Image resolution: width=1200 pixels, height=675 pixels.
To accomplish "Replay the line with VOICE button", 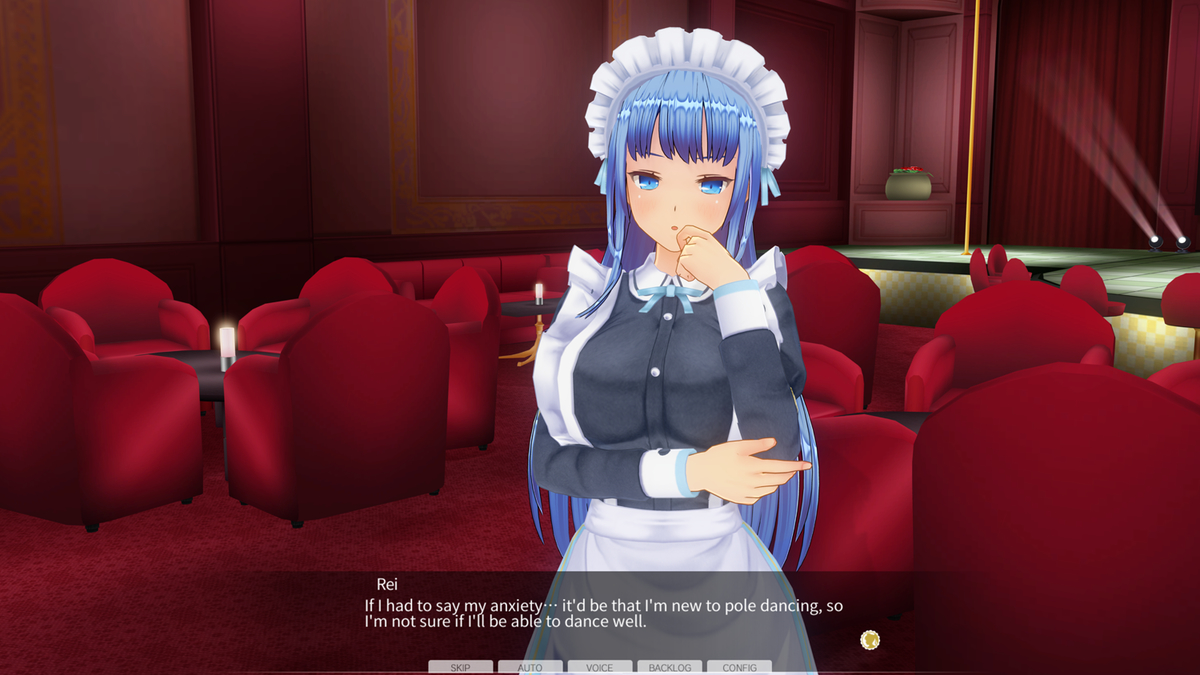I will click(x=600, y=667).
